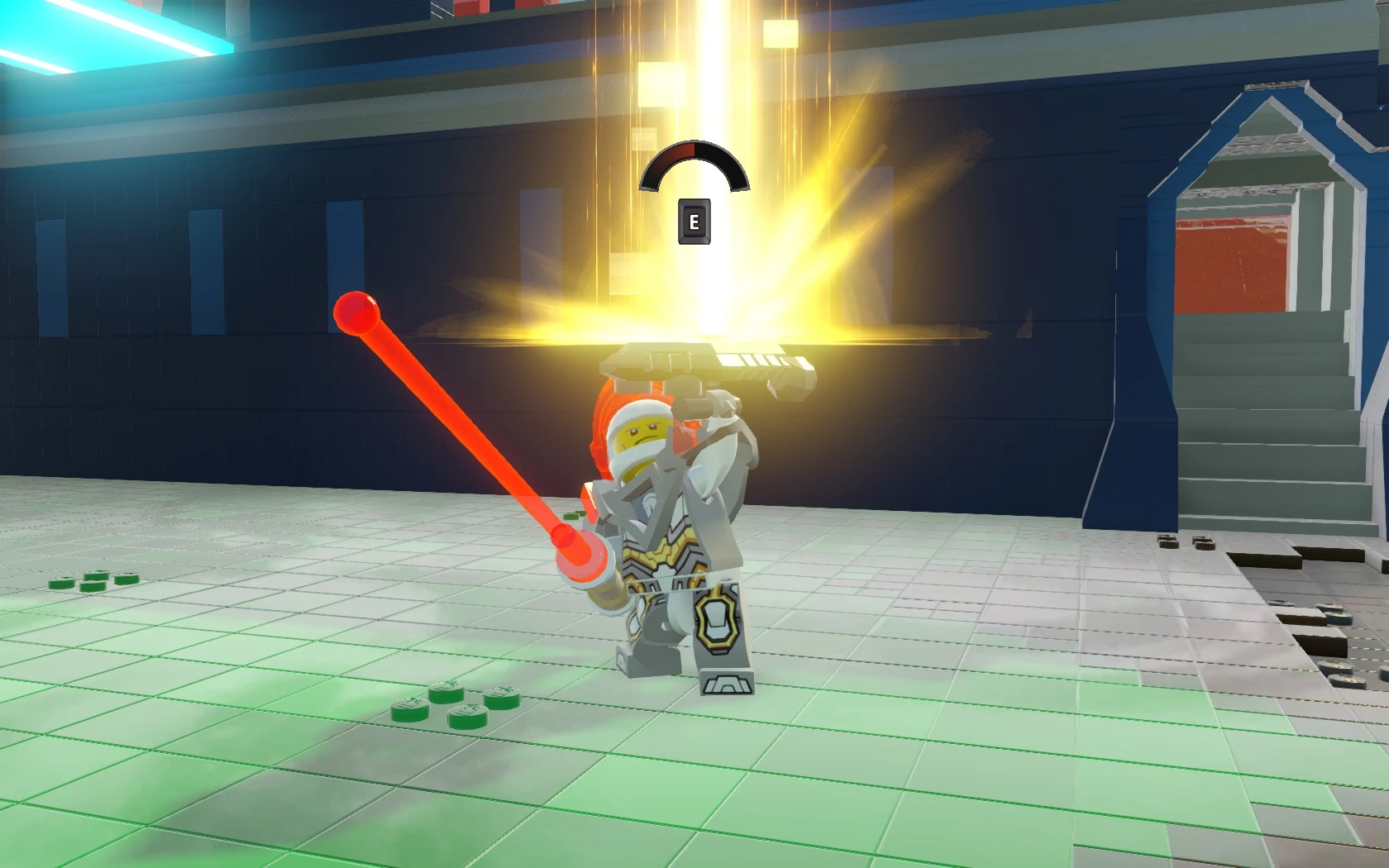Click the red jousting lance tip
The width and height of the screenshot is (1389, 868).
tap(357, 313)
